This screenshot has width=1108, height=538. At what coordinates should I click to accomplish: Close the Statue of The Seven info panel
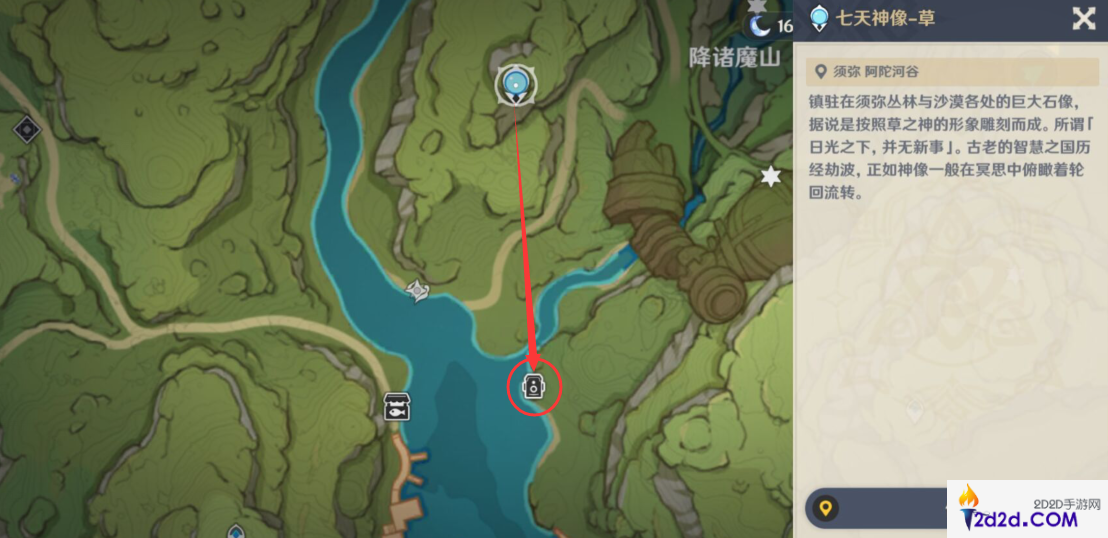coord(1083,18)
